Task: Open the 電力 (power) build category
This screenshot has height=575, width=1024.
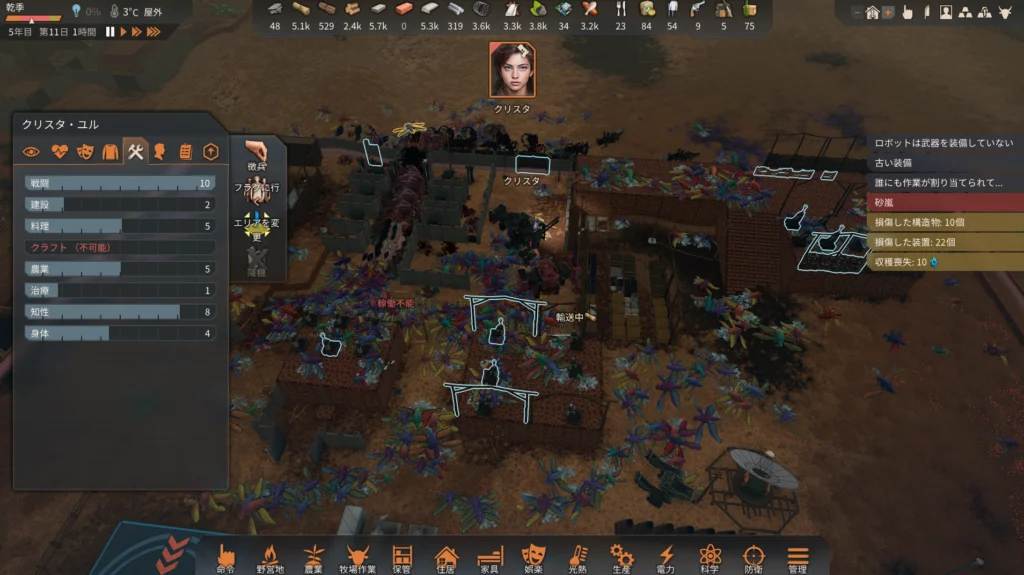Action: [x=665, y=558]
